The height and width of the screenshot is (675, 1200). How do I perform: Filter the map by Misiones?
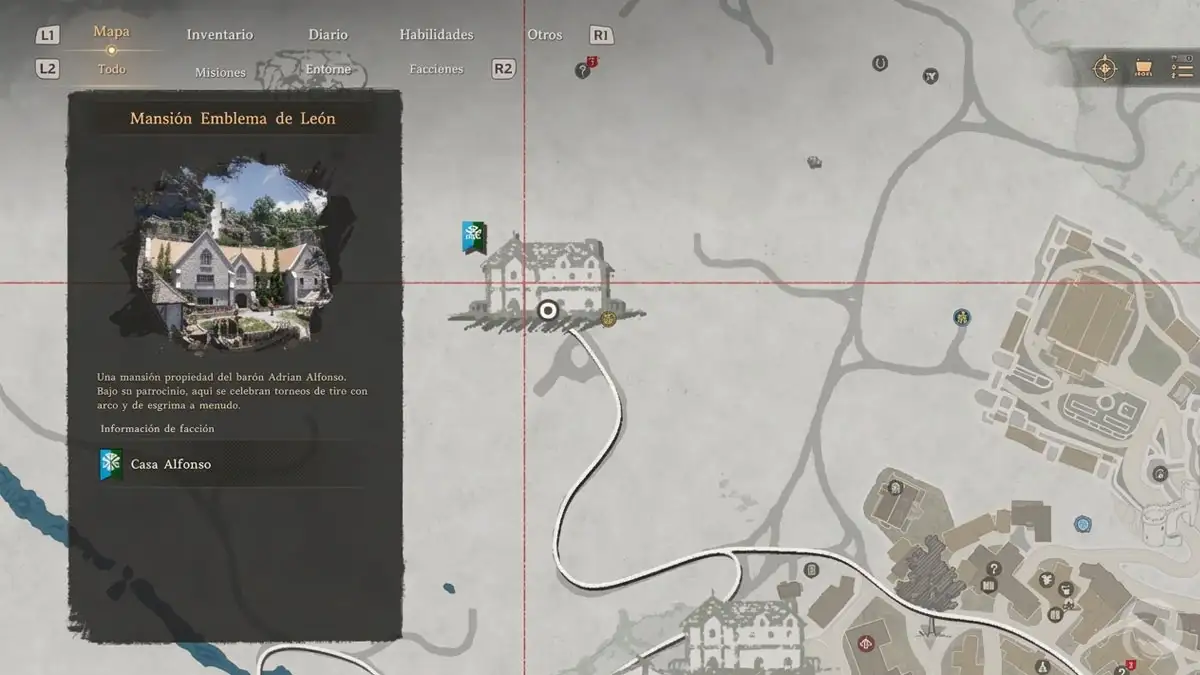pyautogui.click(x=220, y=72)
